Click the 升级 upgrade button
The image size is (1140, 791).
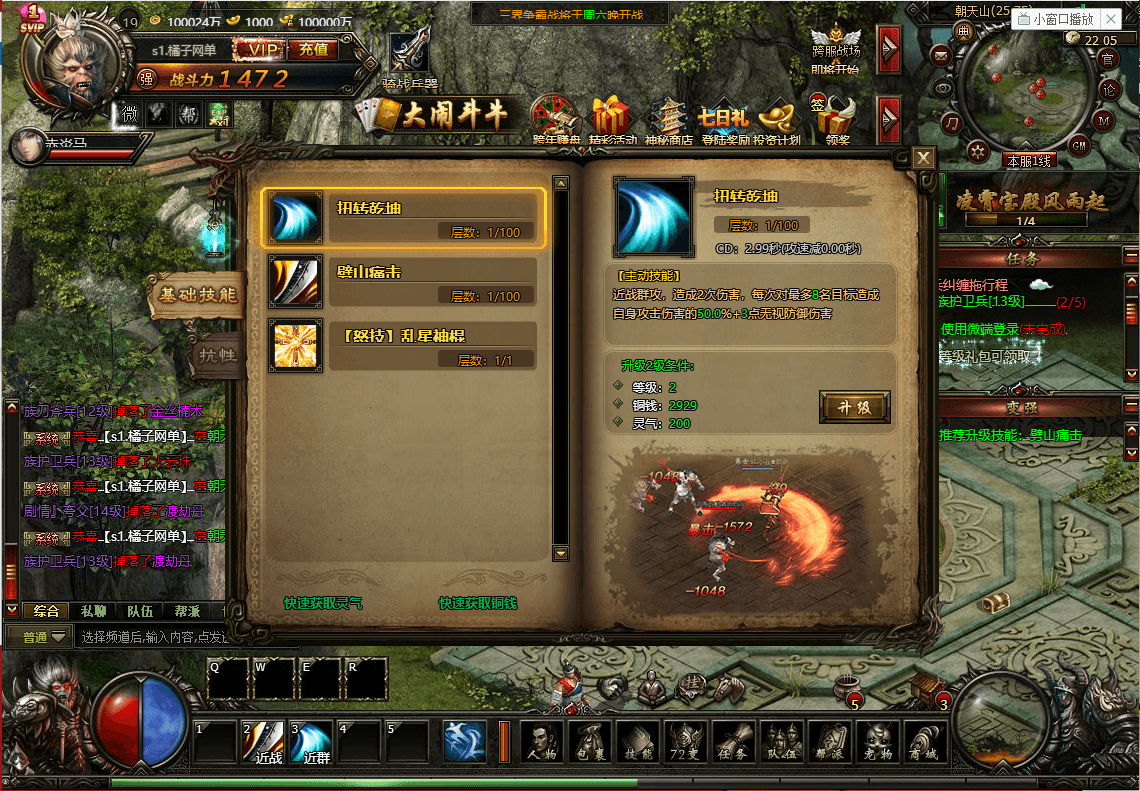click(855, 407)
